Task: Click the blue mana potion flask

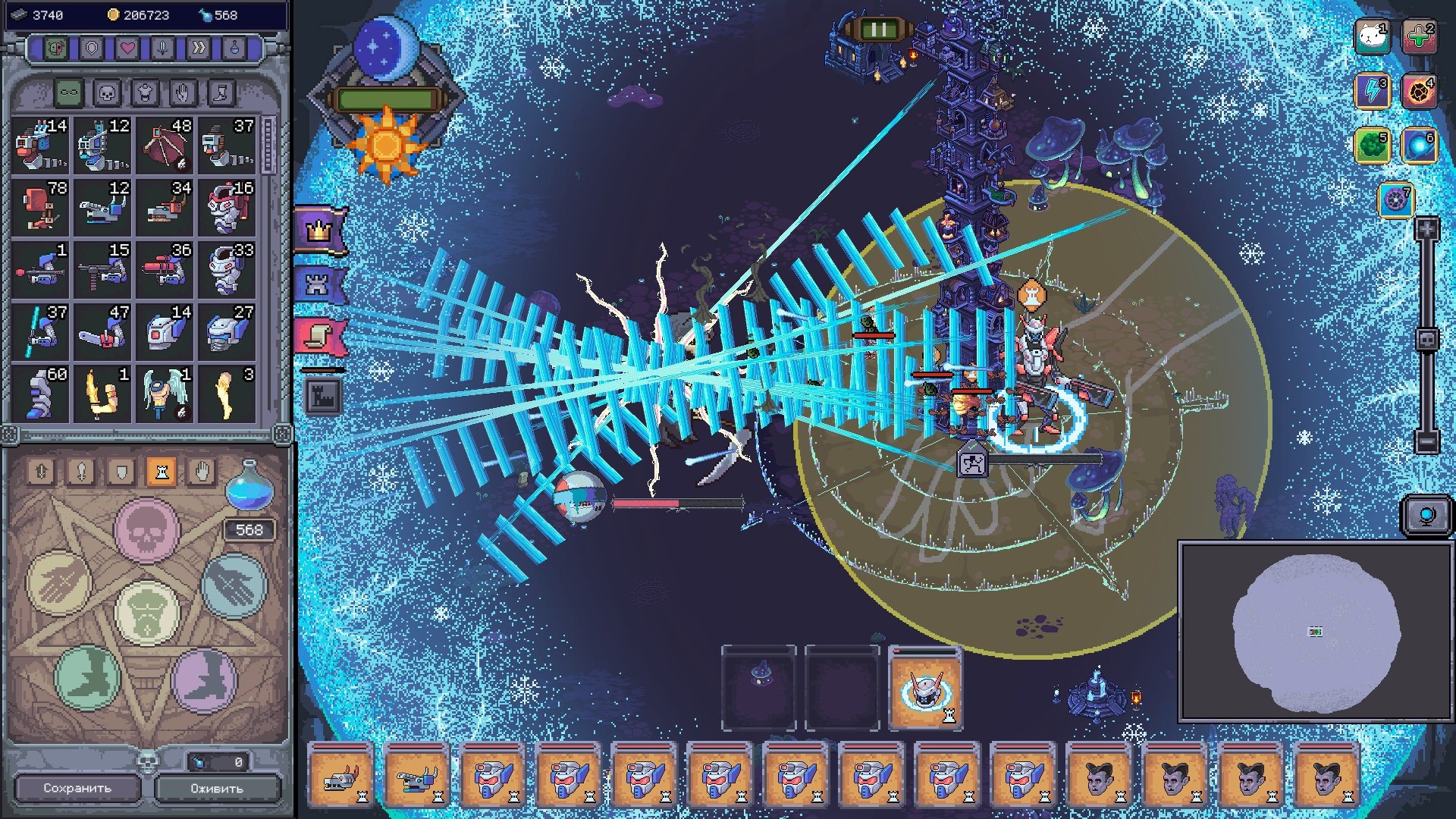Action: coord(249,486)
